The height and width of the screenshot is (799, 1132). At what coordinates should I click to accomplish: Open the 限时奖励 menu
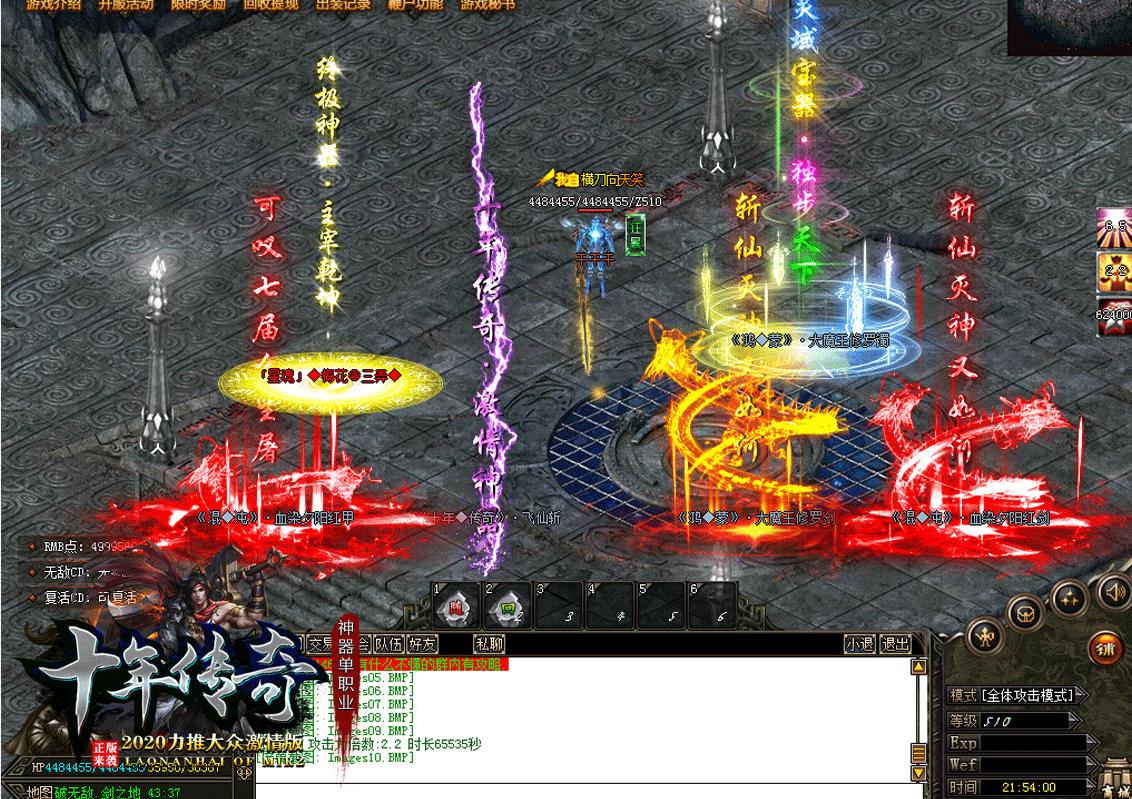point(199,4)
